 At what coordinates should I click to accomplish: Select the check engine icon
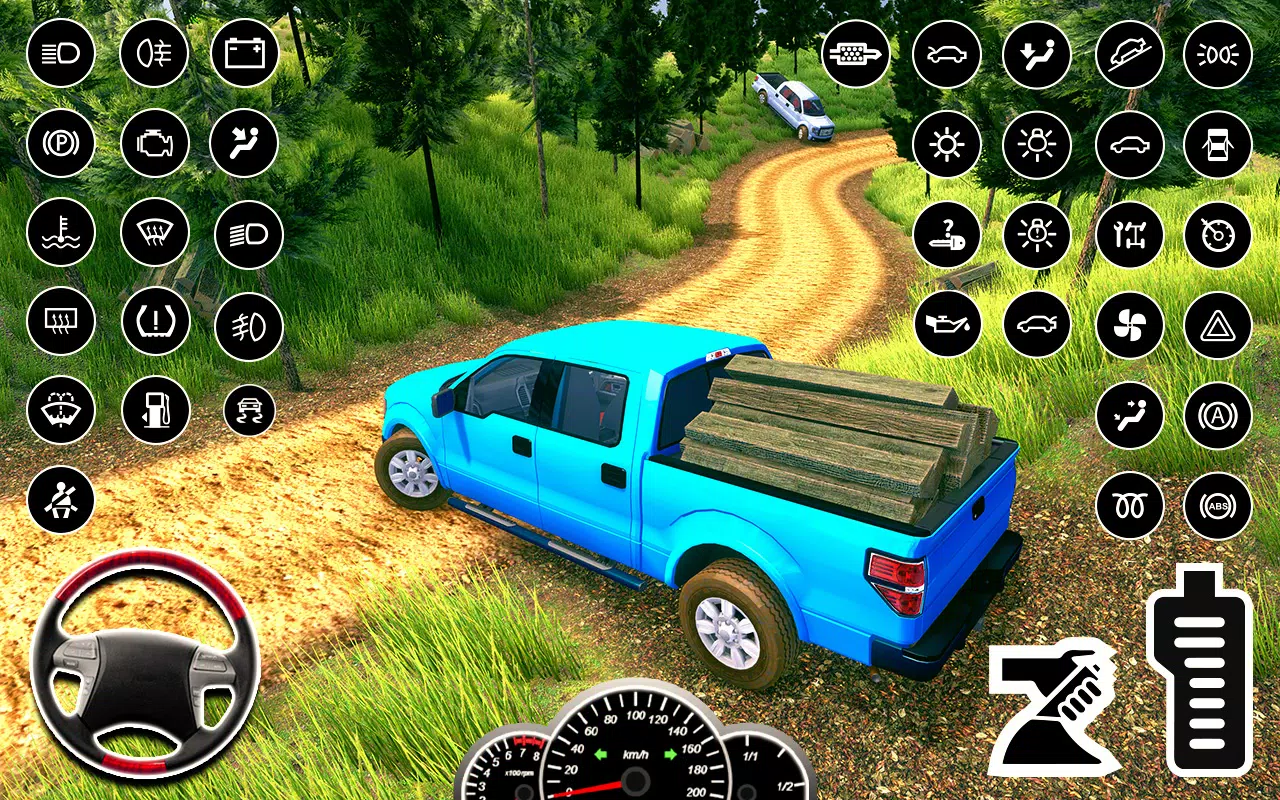(x=154, y=143)
